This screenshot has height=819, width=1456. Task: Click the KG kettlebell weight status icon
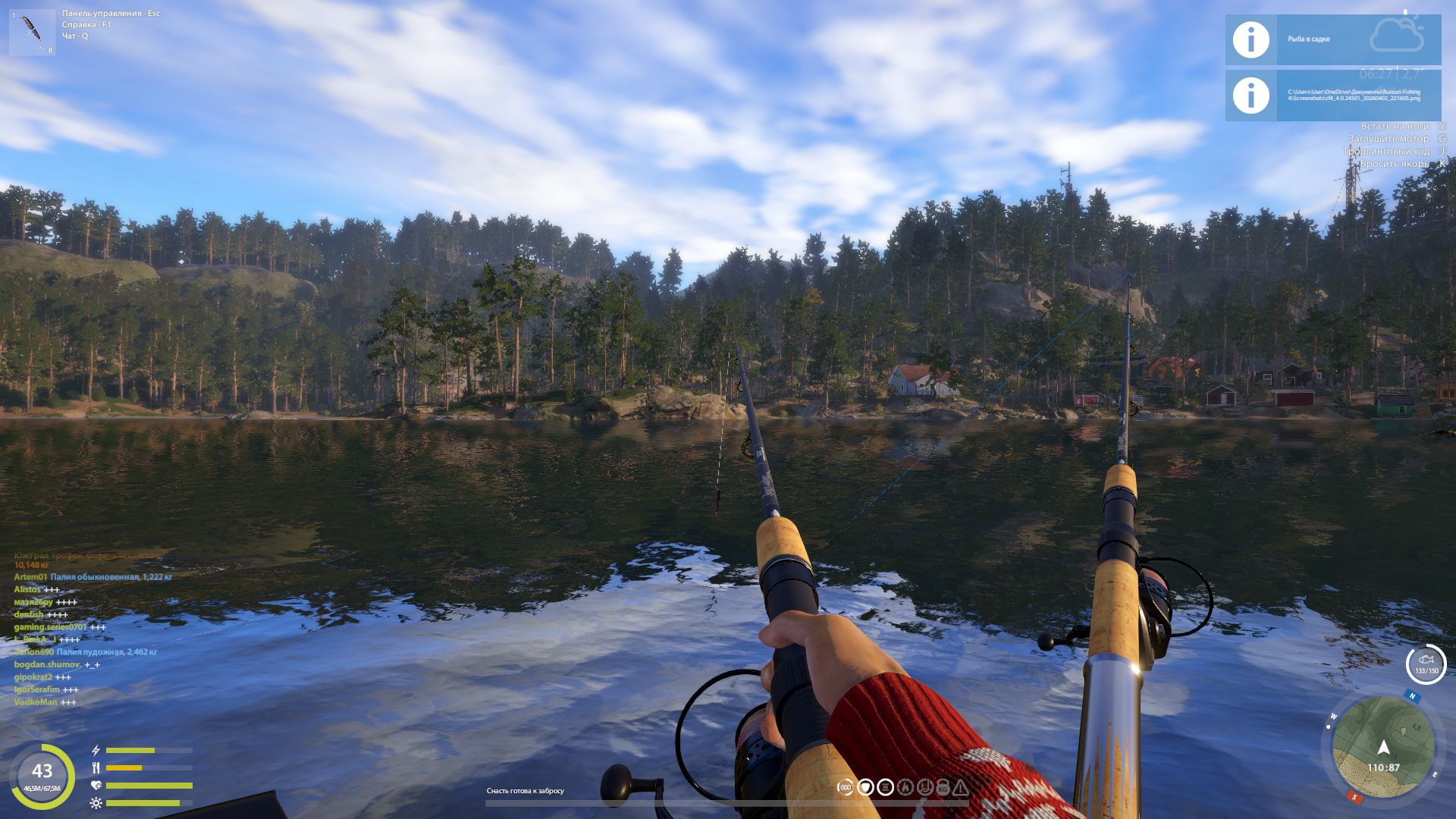(942, 787)
